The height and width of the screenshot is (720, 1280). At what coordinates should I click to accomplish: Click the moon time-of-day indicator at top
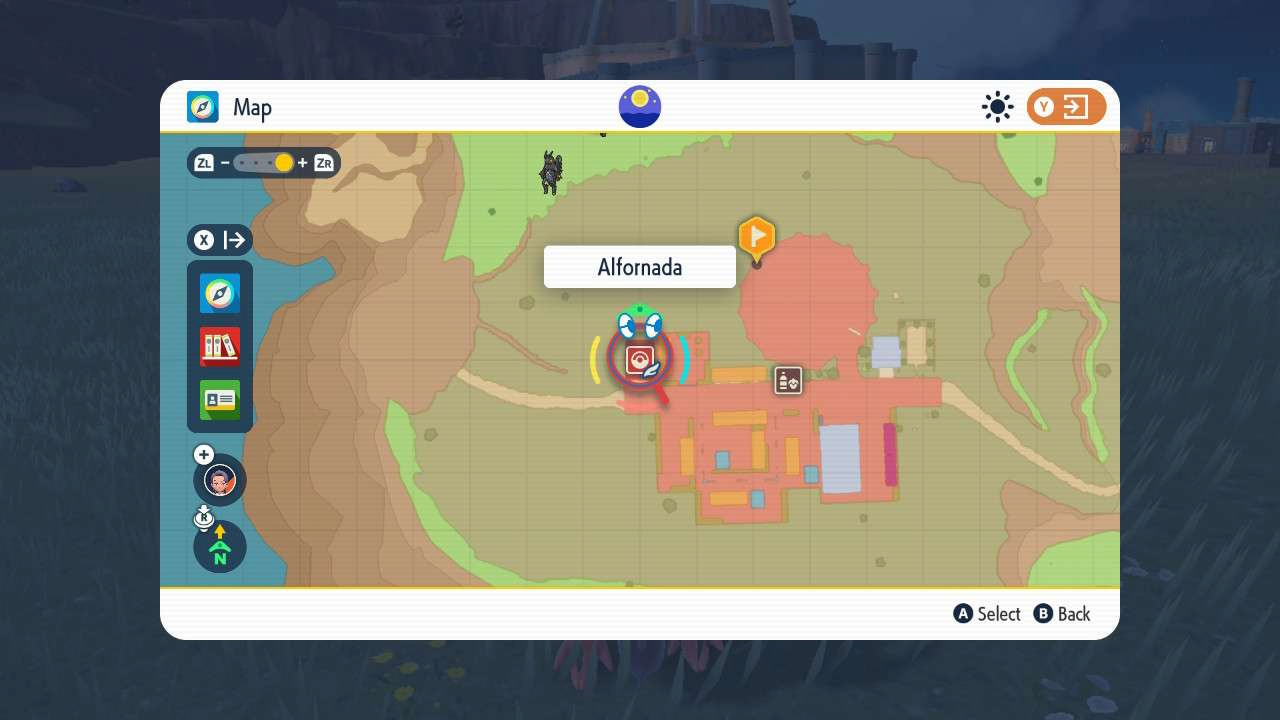coord(639,106)
